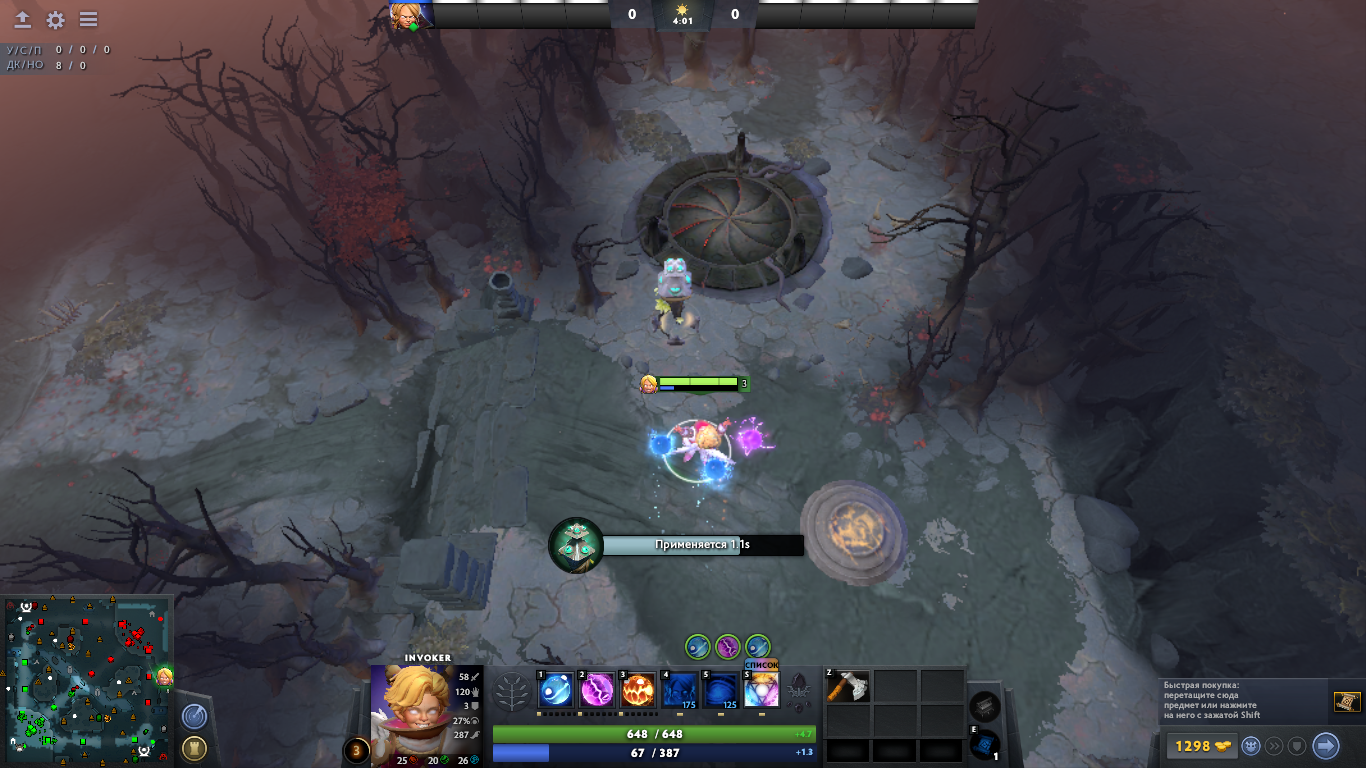Viewport: 1366px width, 768px height.
Task: Cast the Quas orb ability
Action: click(x=556, y=691)
